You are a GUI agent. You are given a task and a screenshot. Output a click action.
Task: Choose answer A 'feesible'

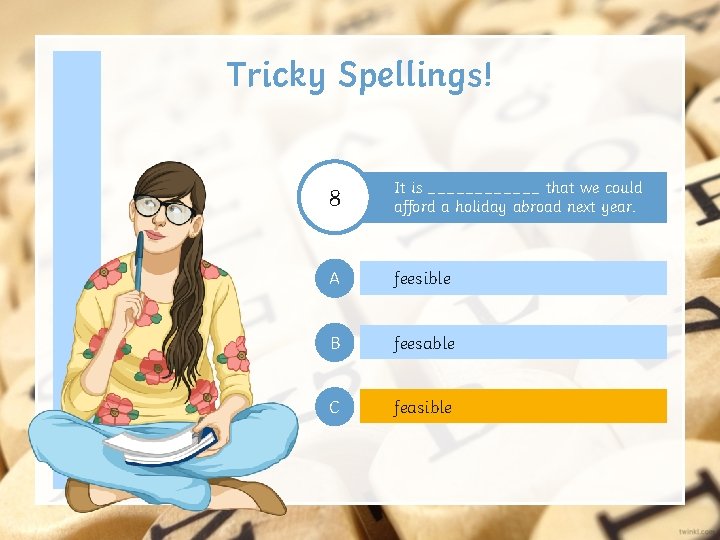(x=512, y=278)
